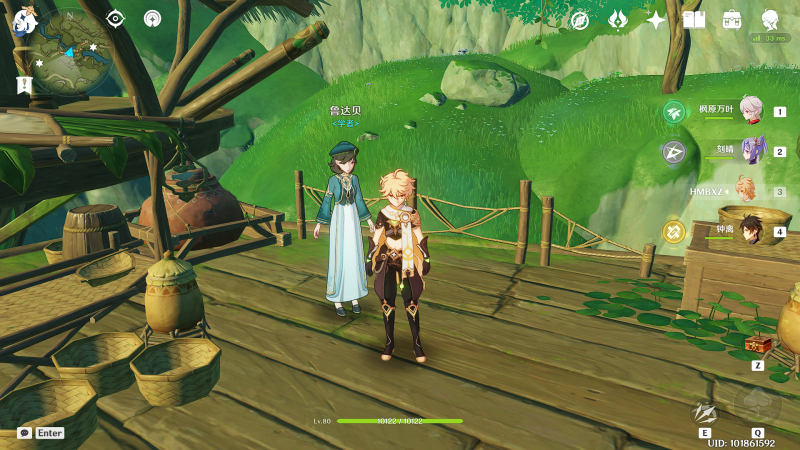This screenshot has height=450, width=800.
Task: Open the backpack inventory
Action: coord(732,20)
